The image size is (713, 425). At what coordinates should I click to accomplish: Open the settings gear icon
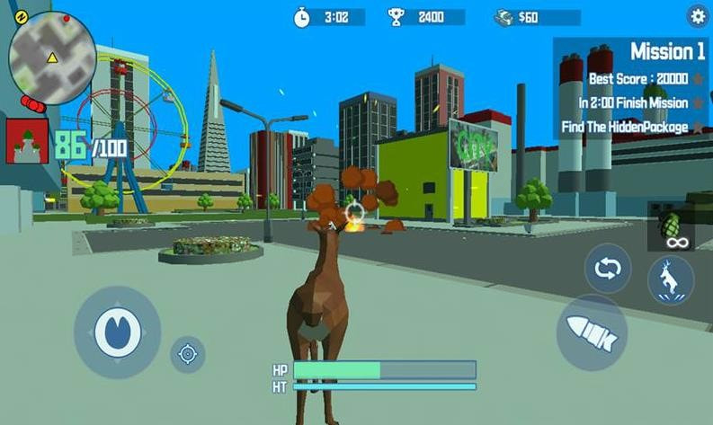pos(697,15)
